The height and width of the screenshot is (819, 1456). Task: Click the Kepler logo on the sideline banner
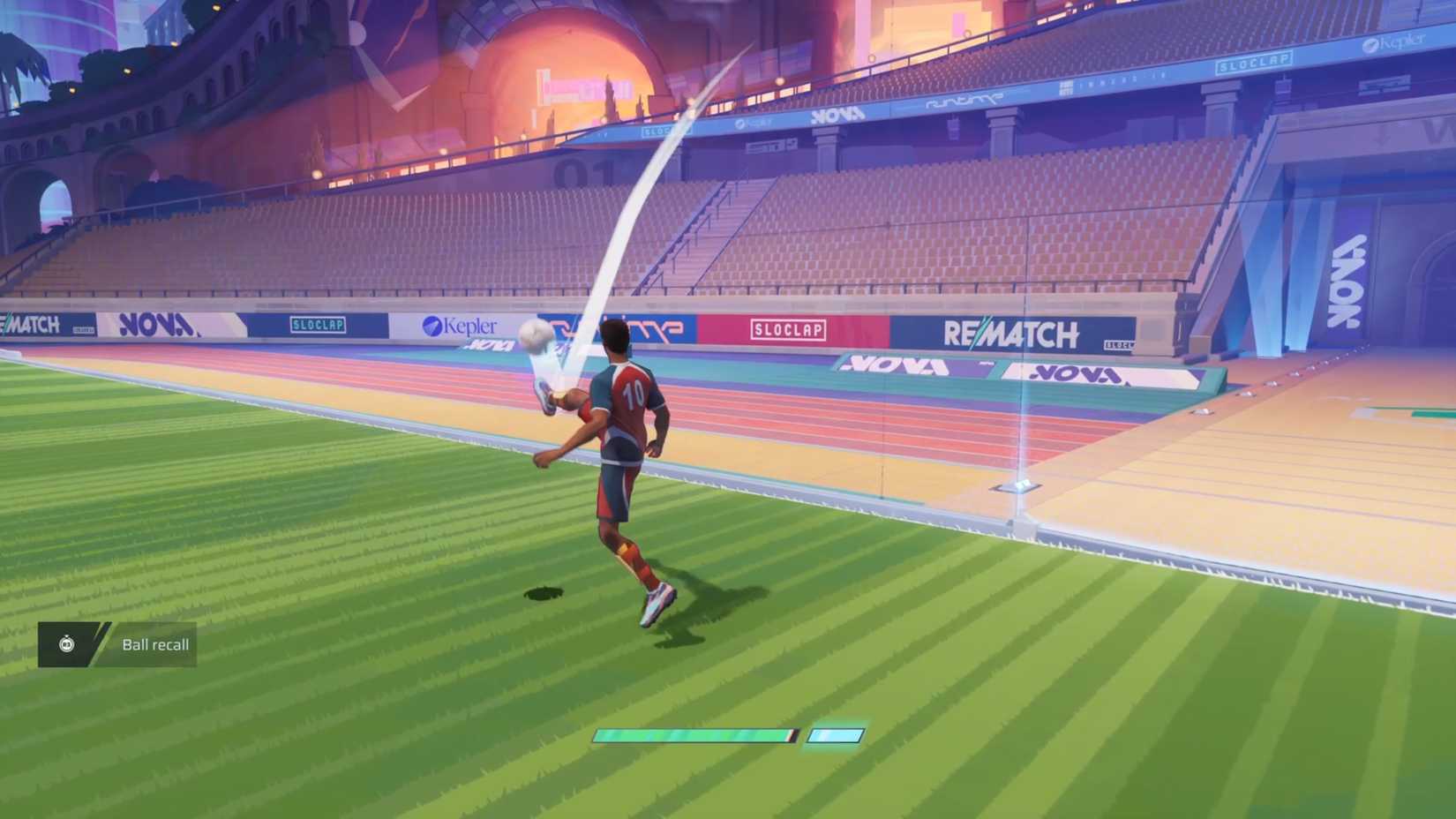click(462, 325)
